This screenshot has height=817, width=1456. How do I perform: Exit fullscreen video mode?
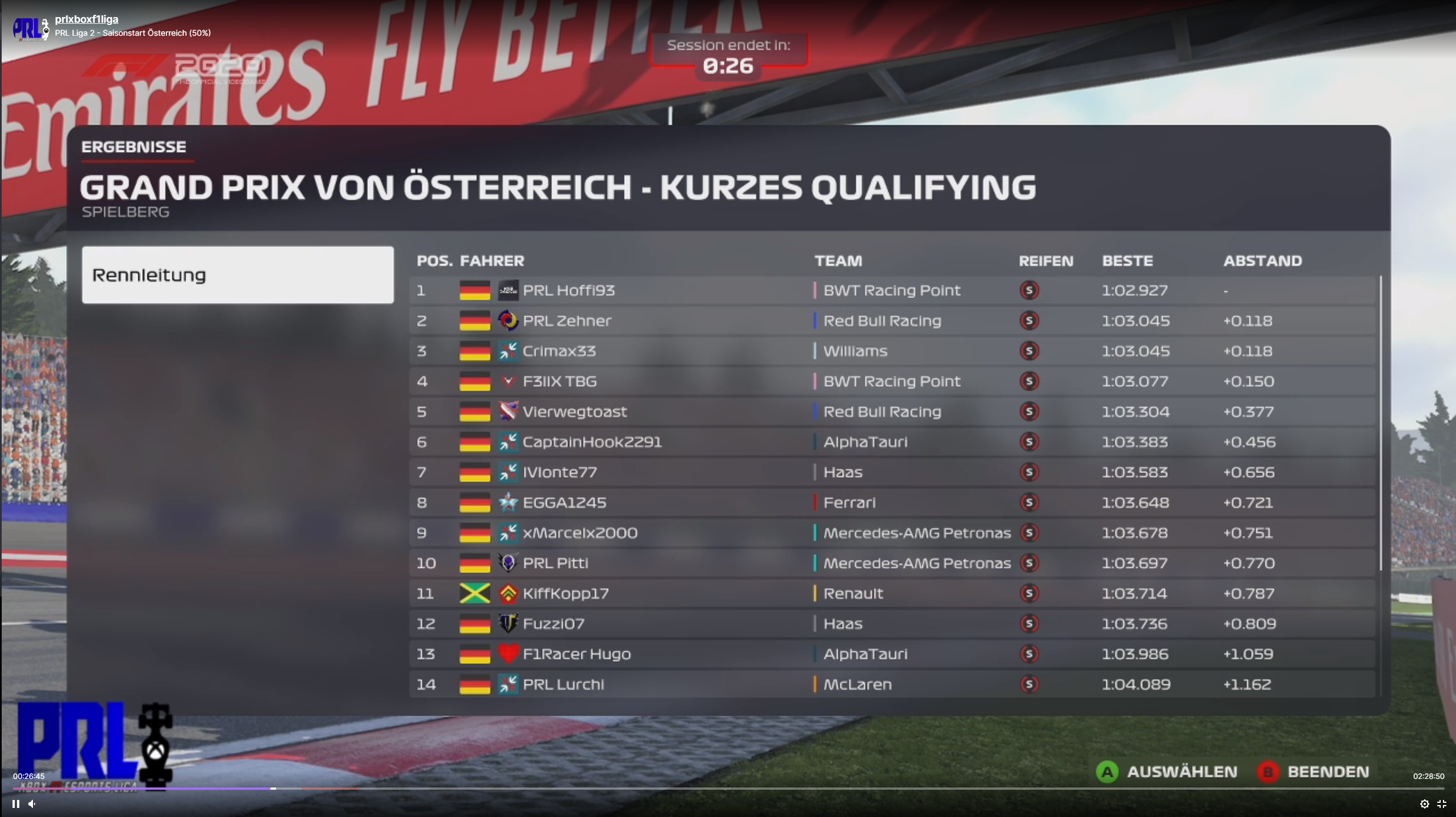coord(1441,804)
